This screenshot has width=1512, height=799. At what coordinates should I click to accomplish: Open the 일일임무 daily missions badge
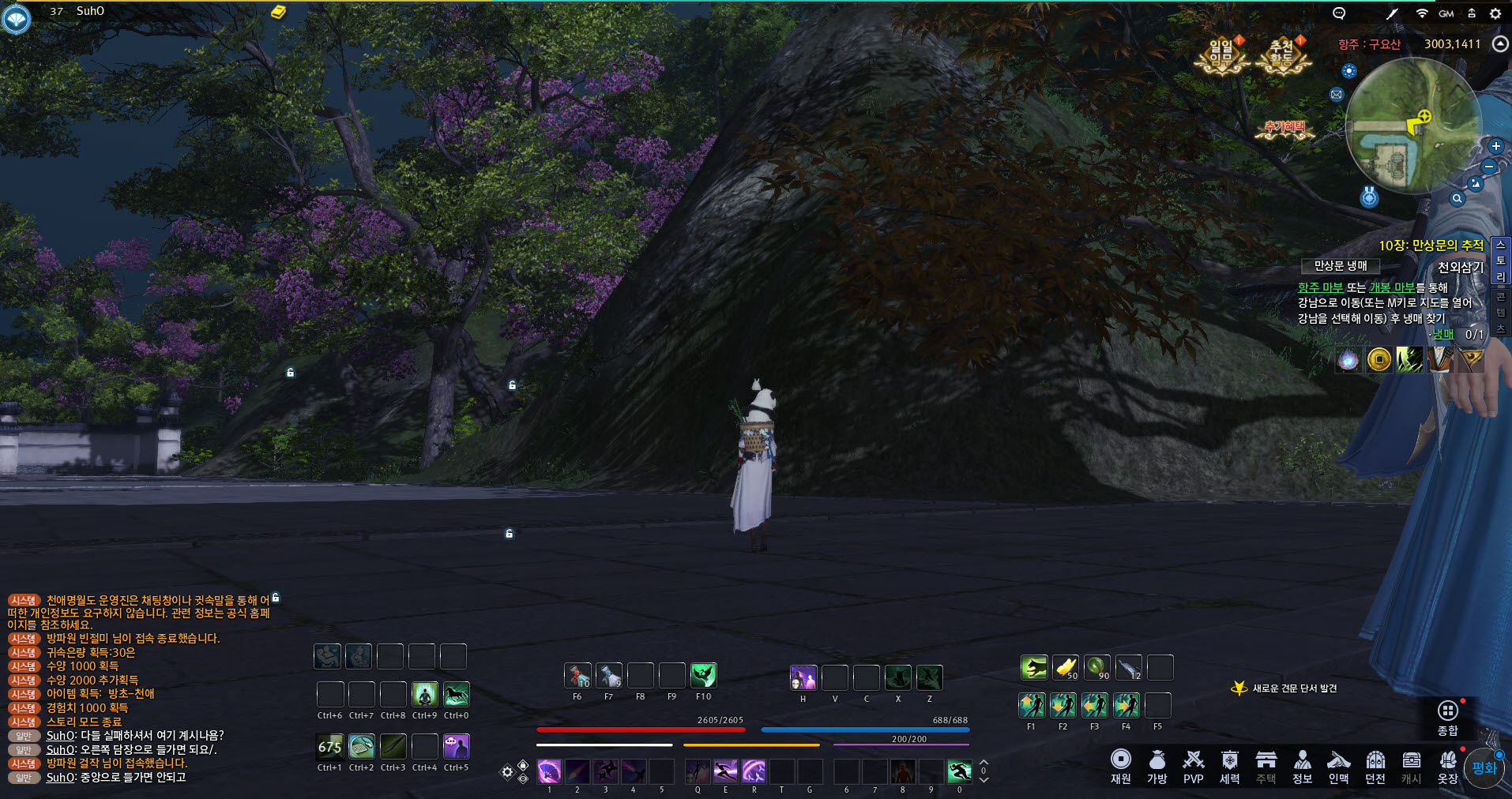tap(1221, 55)
